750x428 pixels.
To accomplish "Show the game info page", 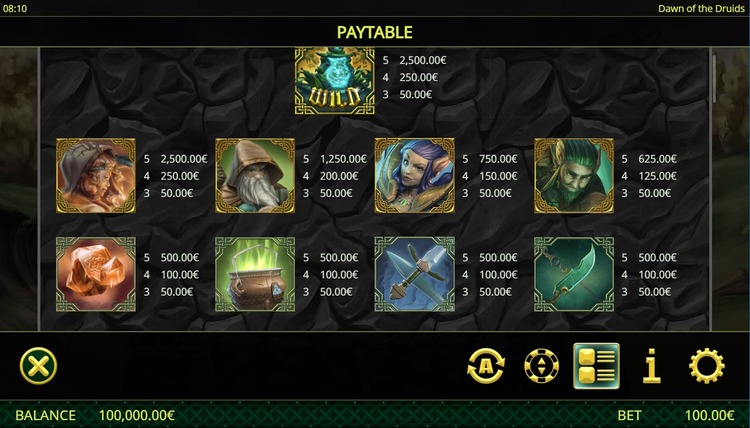I will (x=652, y=367).
